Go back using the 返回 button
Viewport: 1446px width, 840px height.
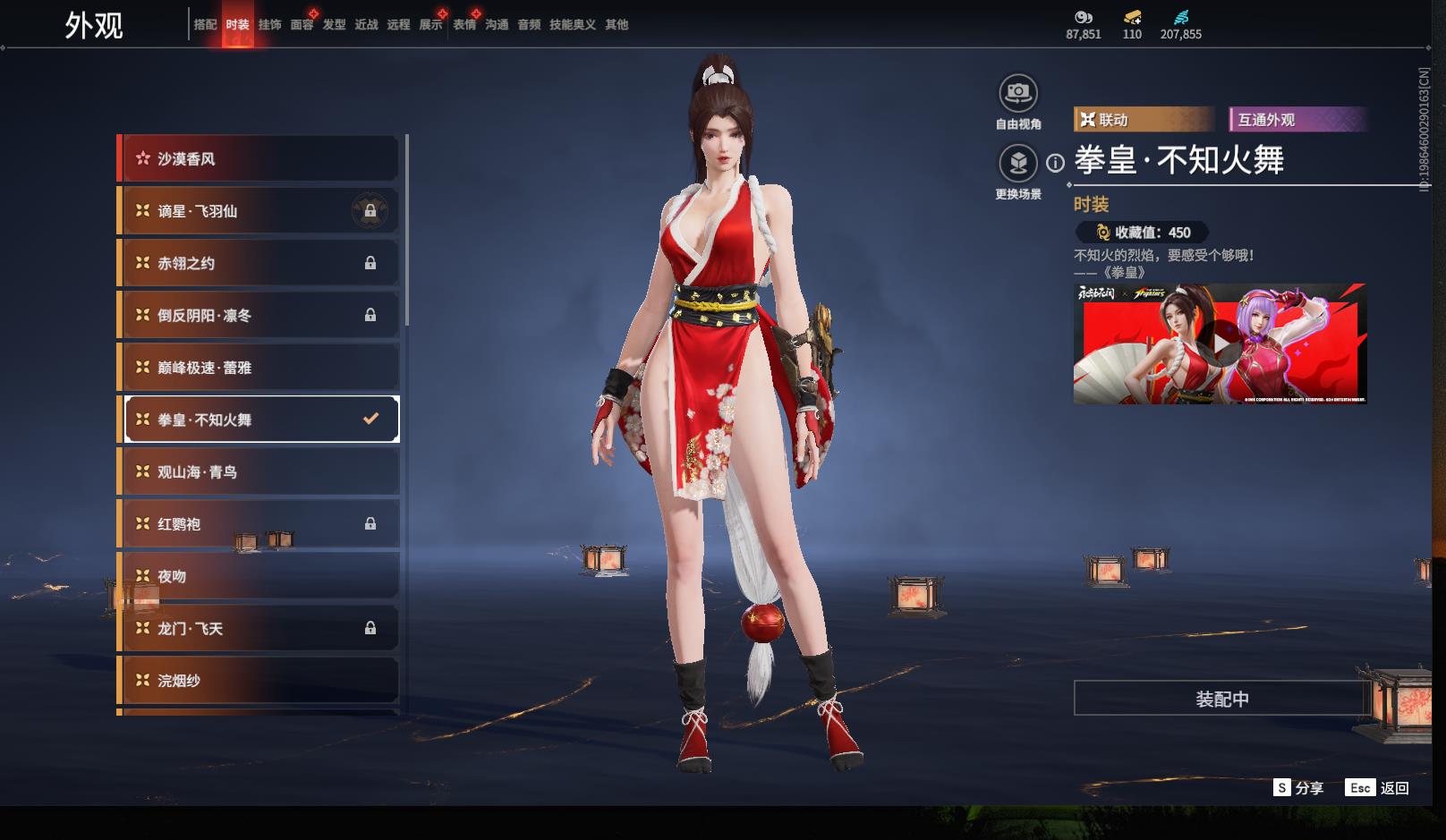[x=1378, y=788]
